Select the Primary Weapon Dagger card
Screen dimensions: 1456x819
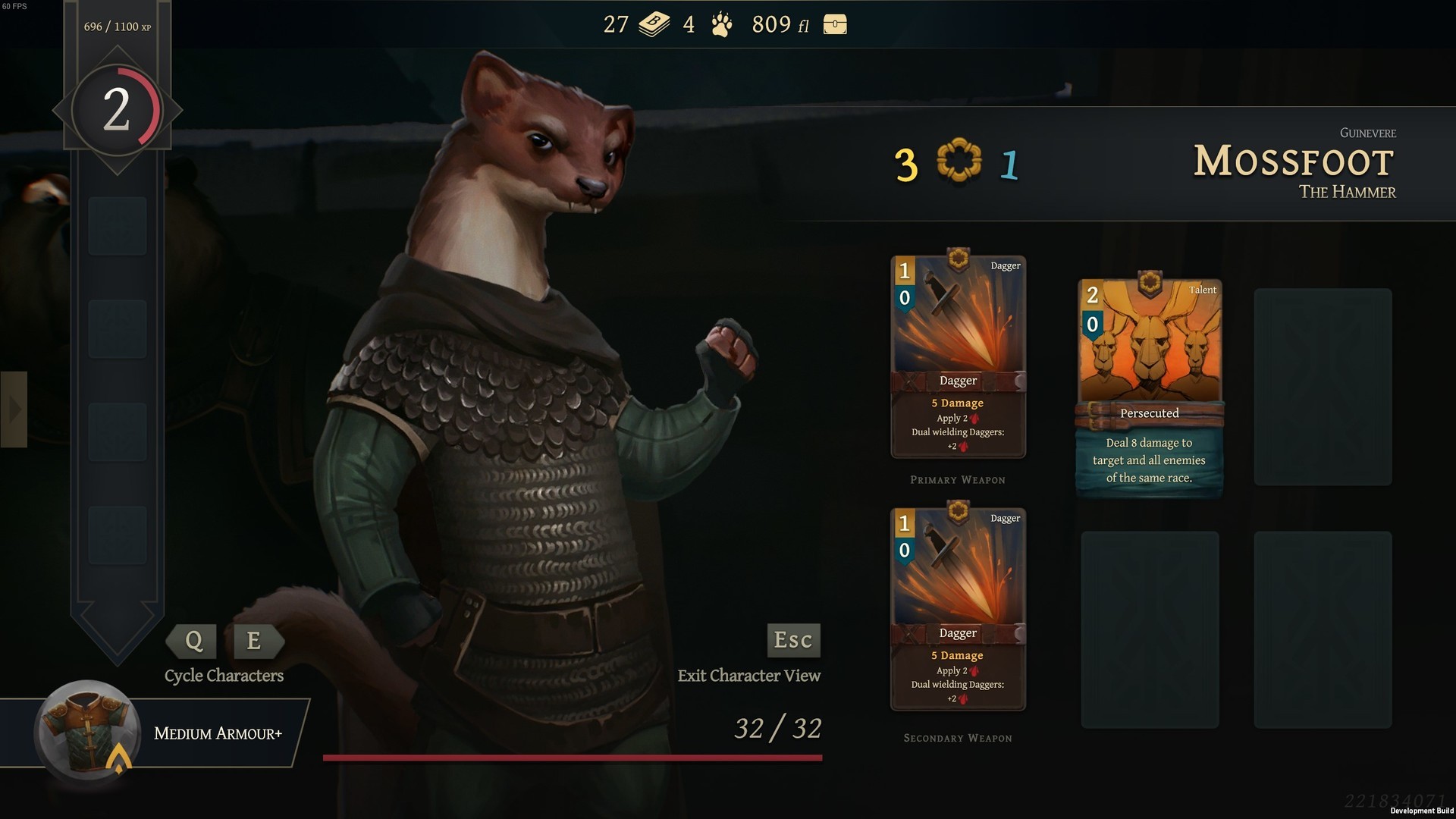pos(958,357)
